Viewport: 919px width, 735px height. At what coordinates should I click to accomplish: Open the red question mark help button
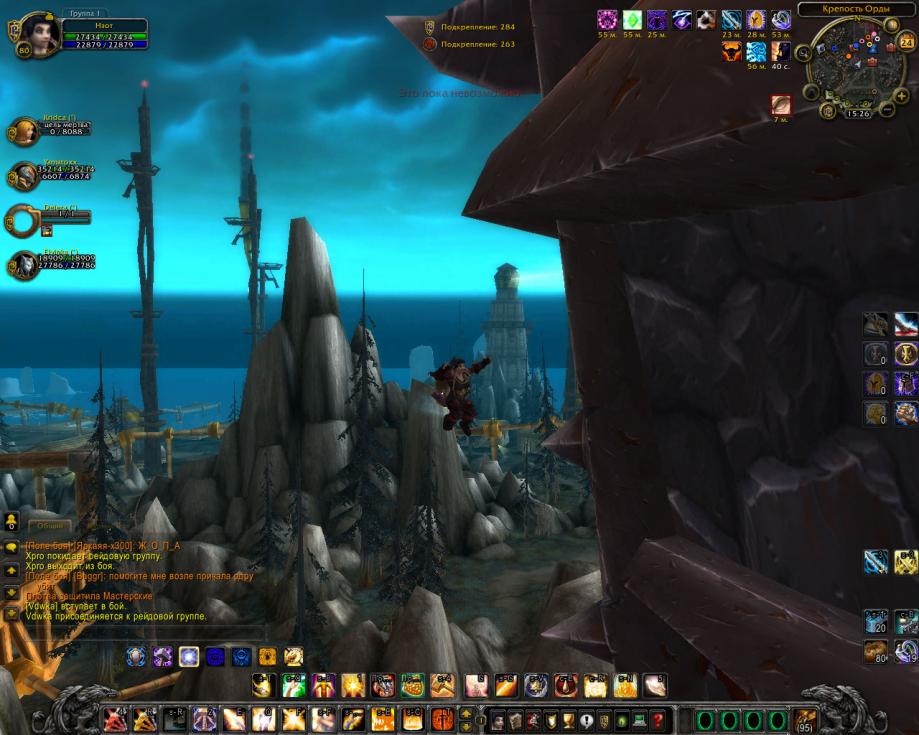657,719
